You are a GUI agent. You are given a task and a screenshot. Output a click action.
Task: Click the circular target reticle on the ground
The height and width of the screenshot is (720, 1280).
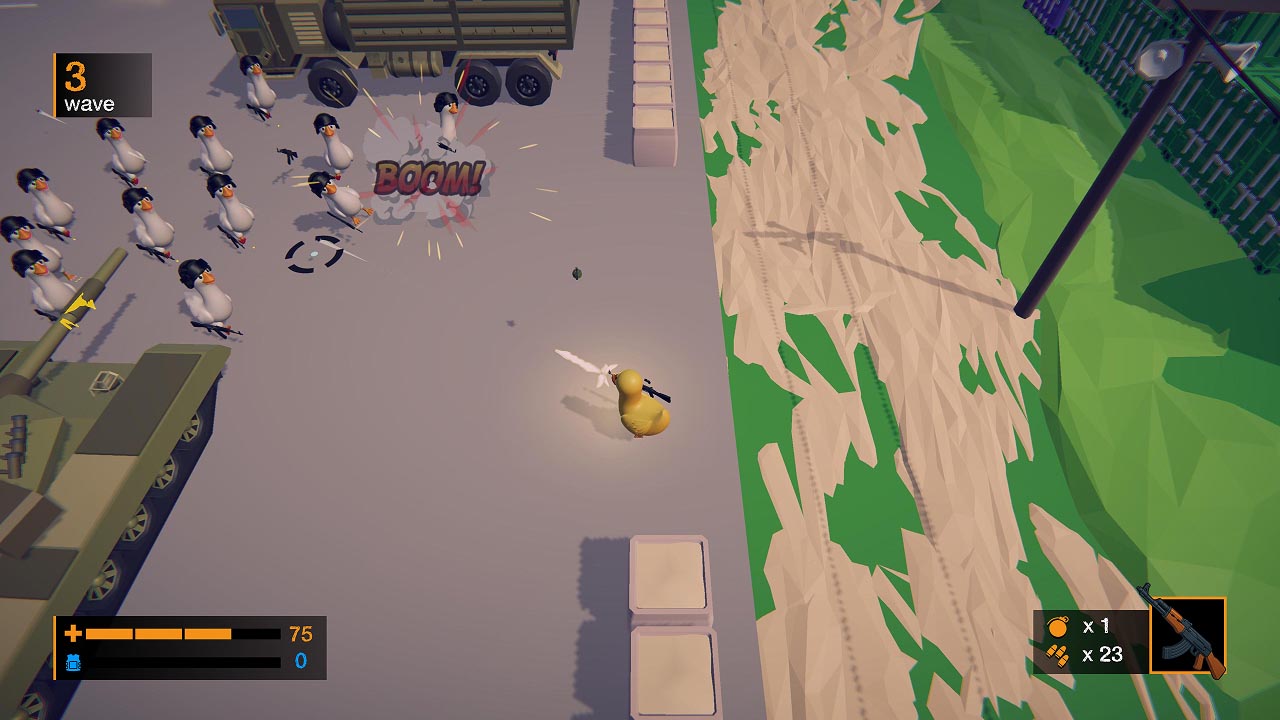313,252
